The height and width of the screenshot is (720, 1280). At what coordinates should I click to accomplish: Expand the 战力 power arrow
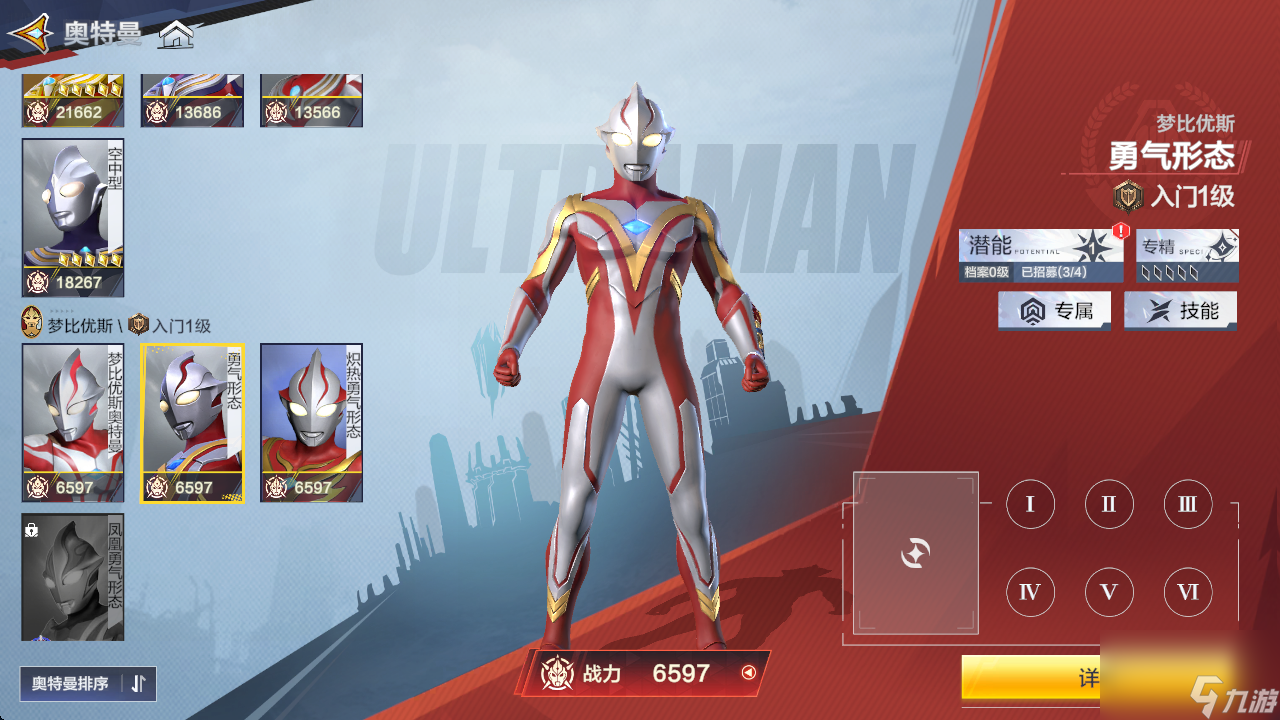click(748, 673)
